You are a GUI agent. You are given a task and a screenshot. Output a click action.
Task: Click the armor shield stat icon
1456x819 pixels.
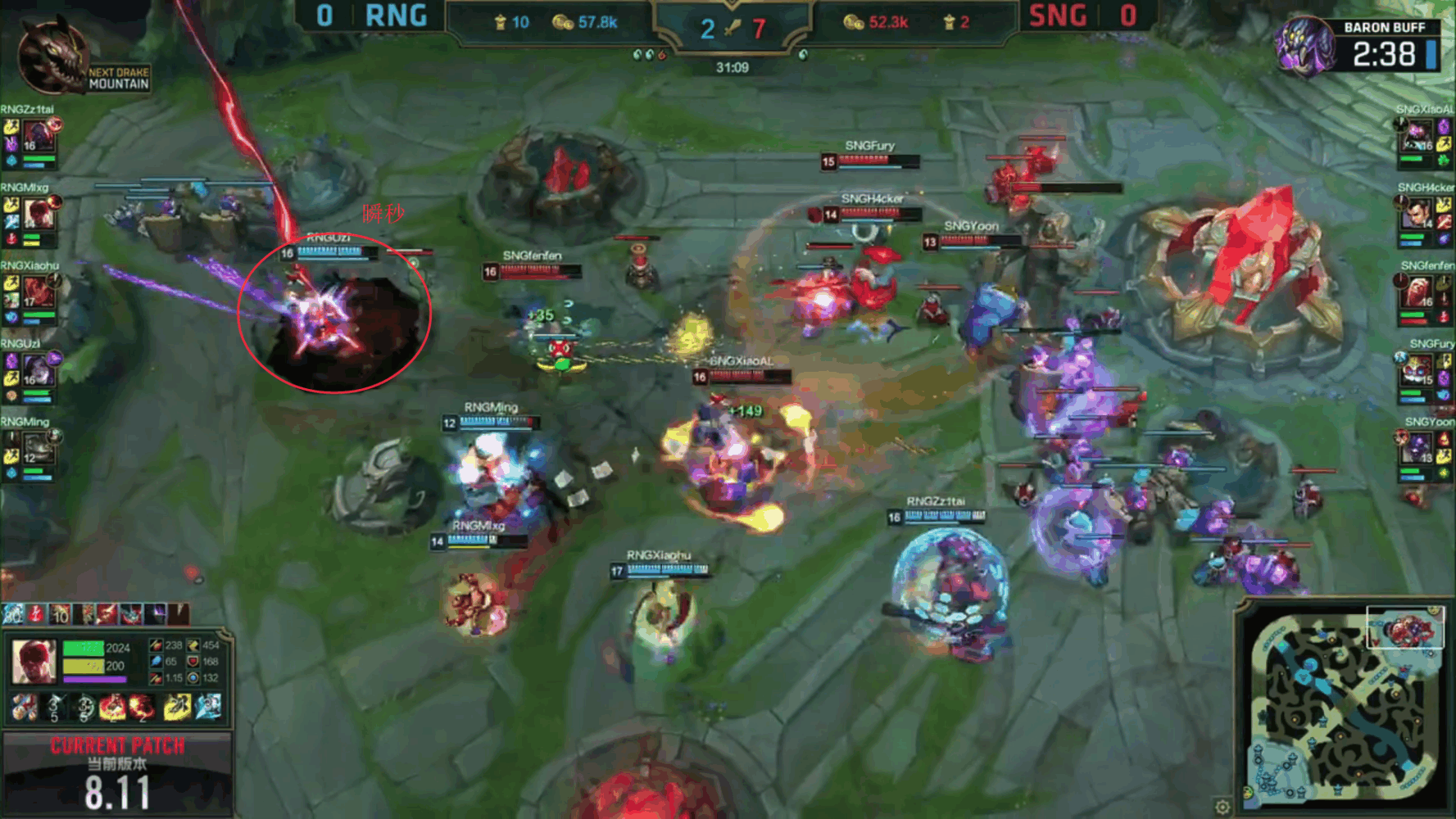[x=193, y=661]
